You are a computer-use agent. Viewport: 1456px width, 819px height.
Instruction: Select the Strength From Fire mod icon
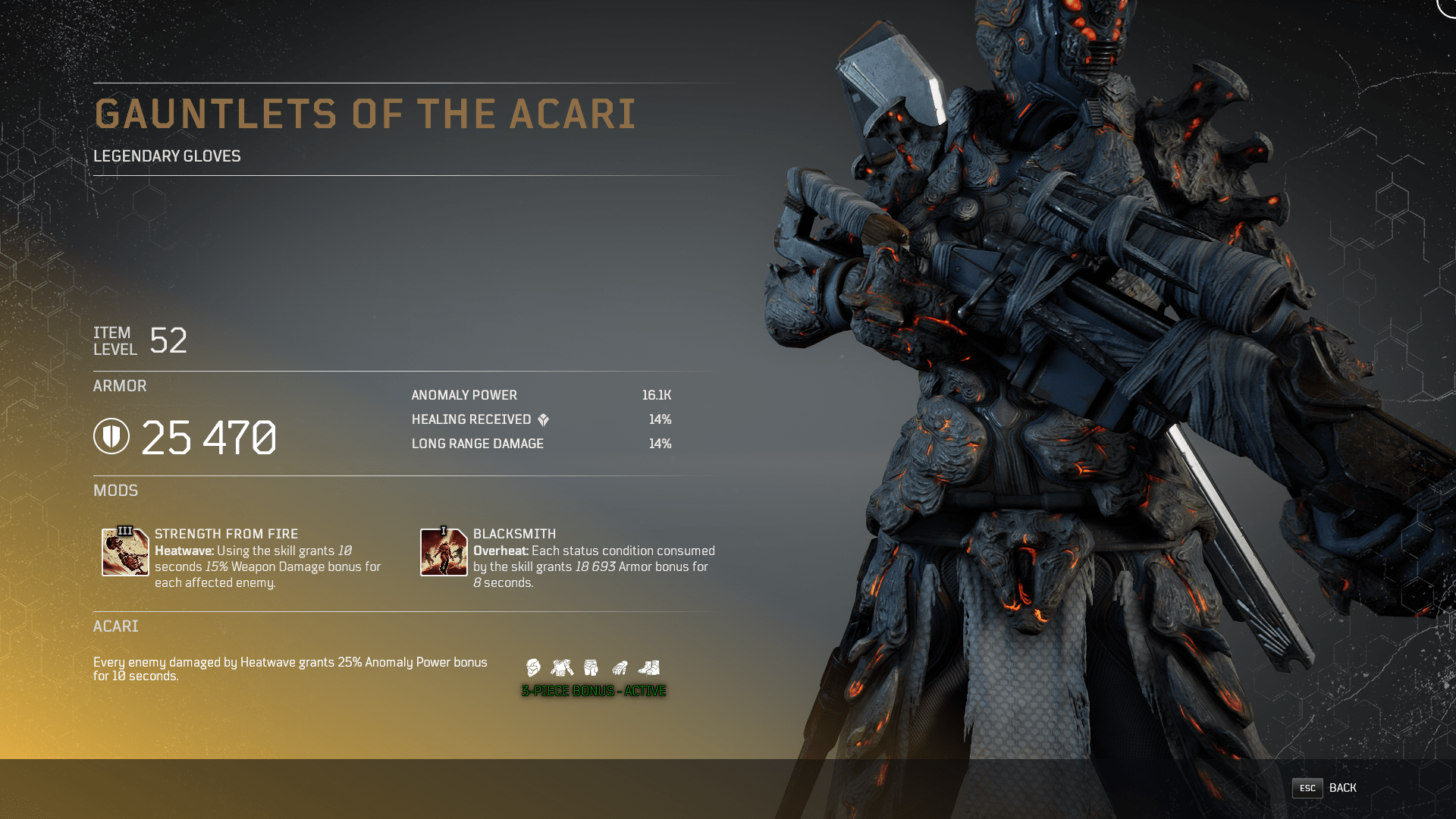[x=125, y=552]
